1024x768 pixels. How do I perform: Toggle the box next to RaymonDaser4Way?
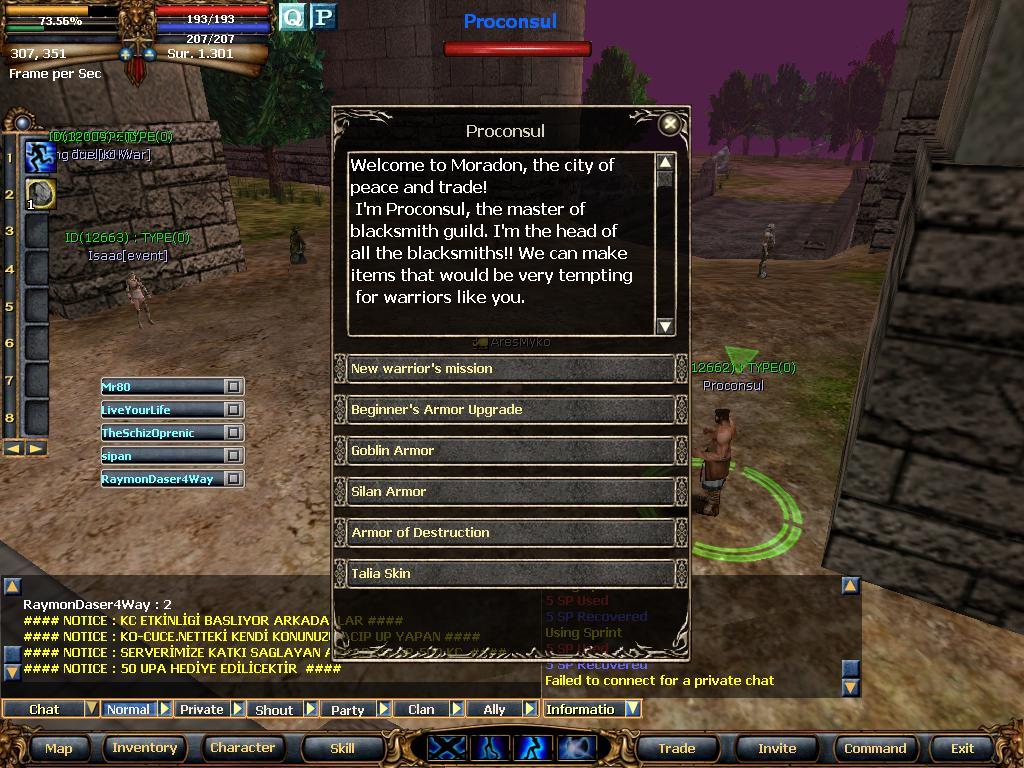click(x=233, y=479)
